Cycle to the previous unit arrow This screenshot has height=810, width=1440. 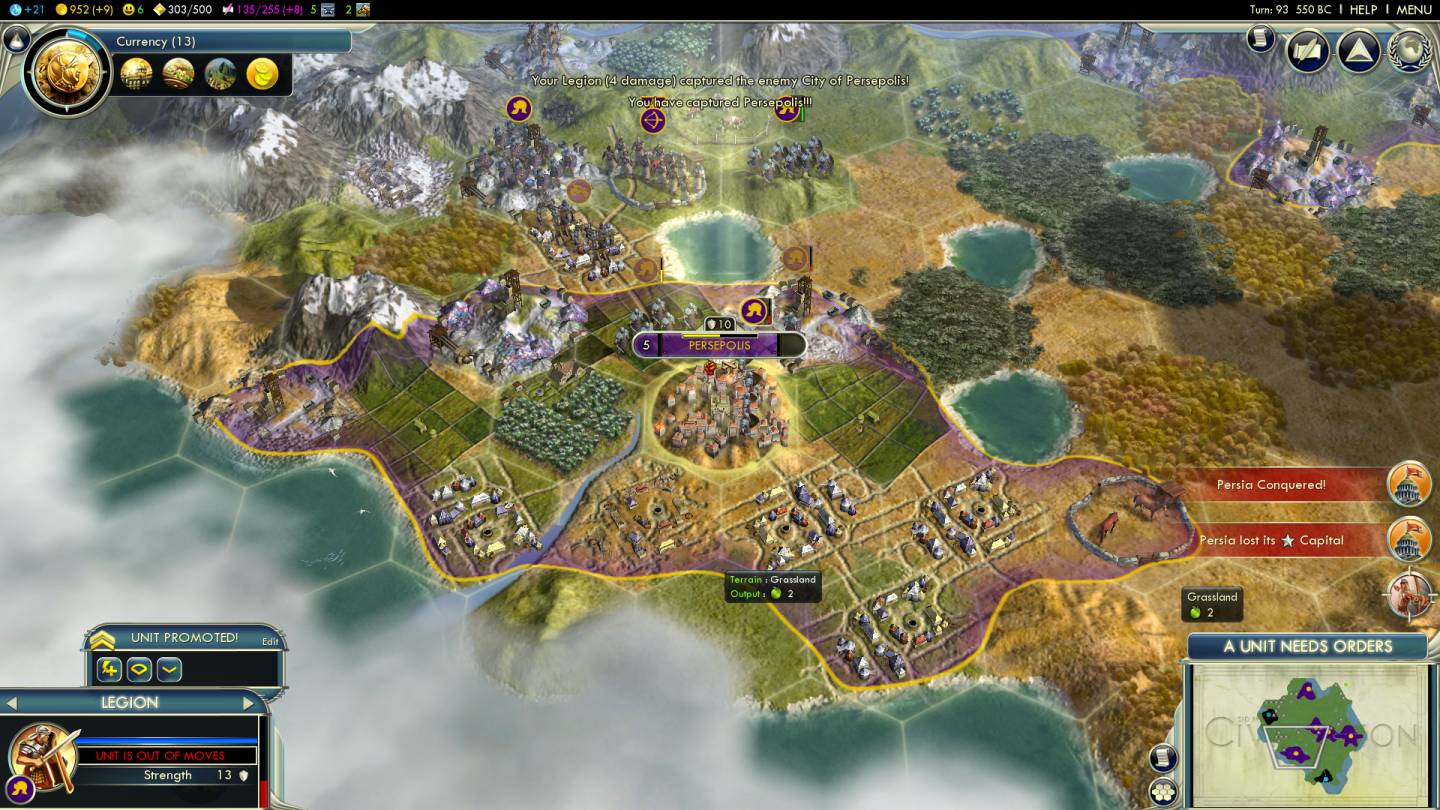(x=13, y=703)
